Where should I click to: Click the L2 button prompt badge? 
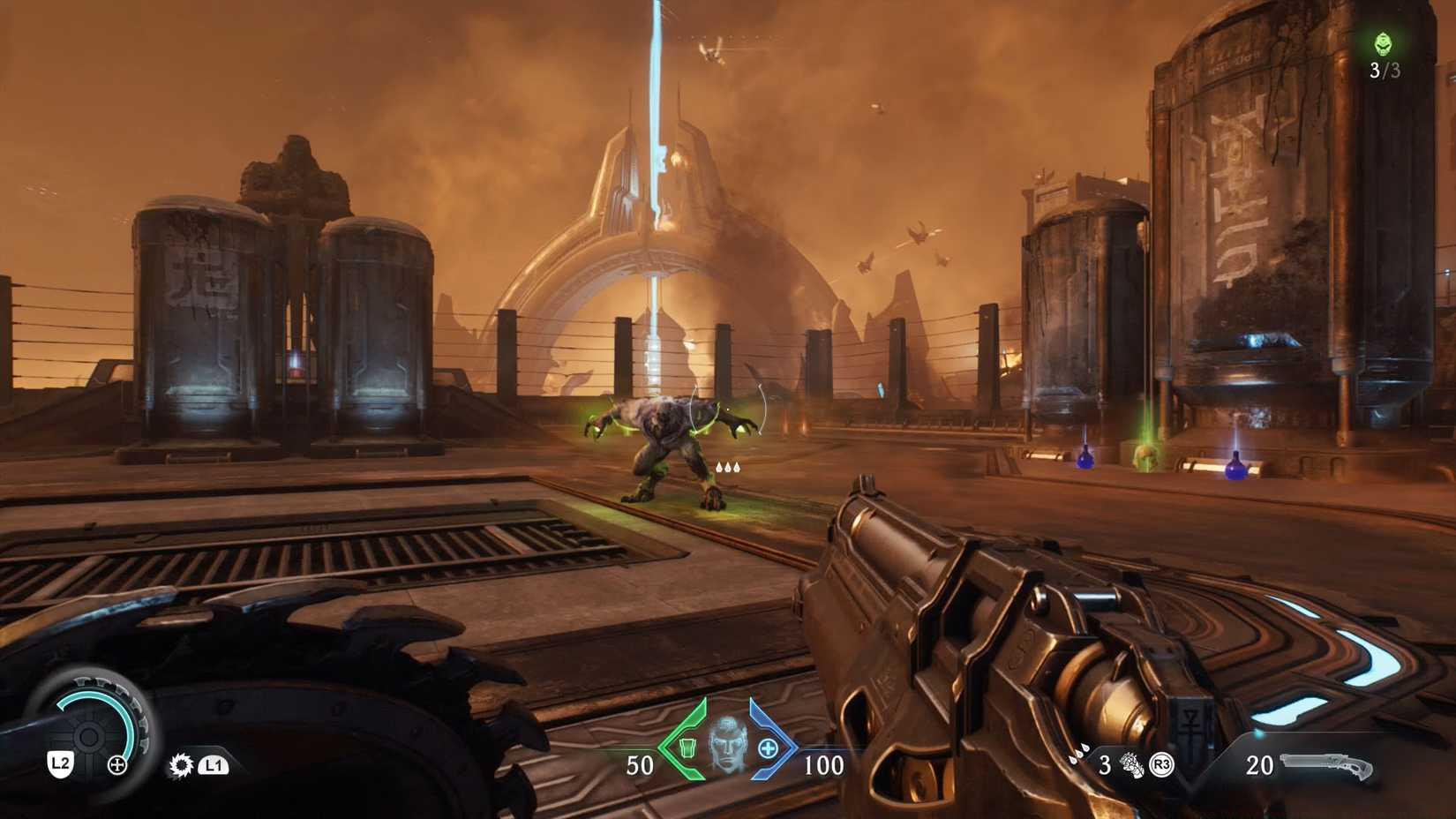60,763
